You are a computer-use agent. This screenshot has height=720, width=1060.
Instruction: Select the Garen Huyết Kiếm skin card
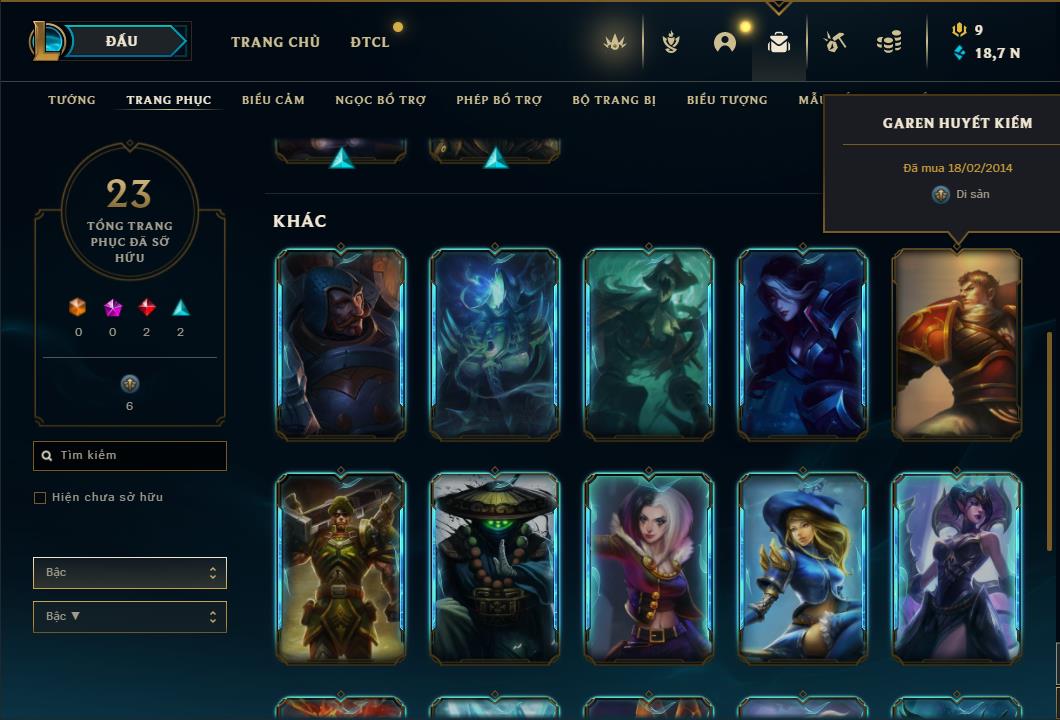[957, 345]
